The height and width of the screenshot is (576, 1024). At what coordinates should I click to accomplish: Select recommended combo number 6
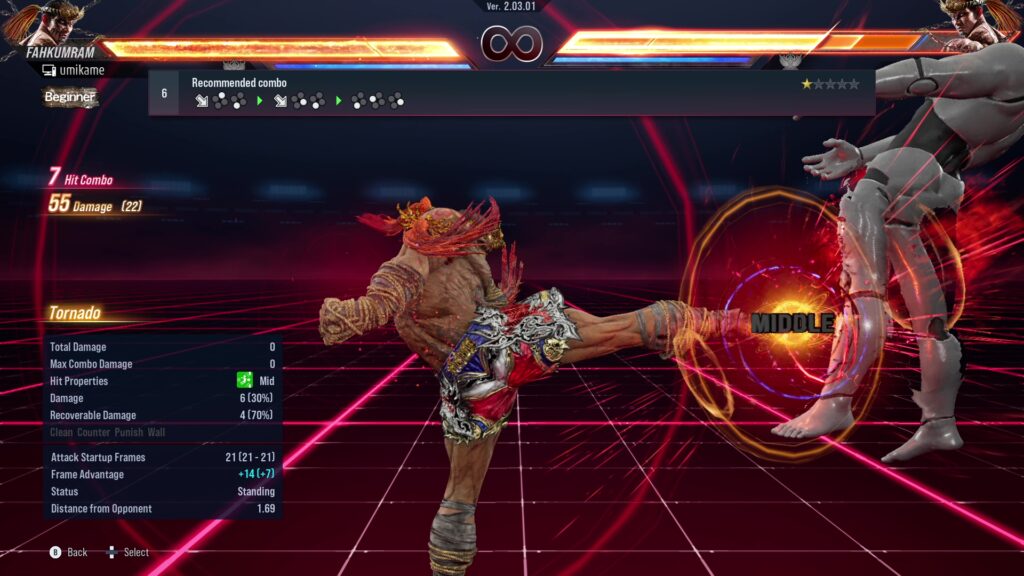click(164, 93)
